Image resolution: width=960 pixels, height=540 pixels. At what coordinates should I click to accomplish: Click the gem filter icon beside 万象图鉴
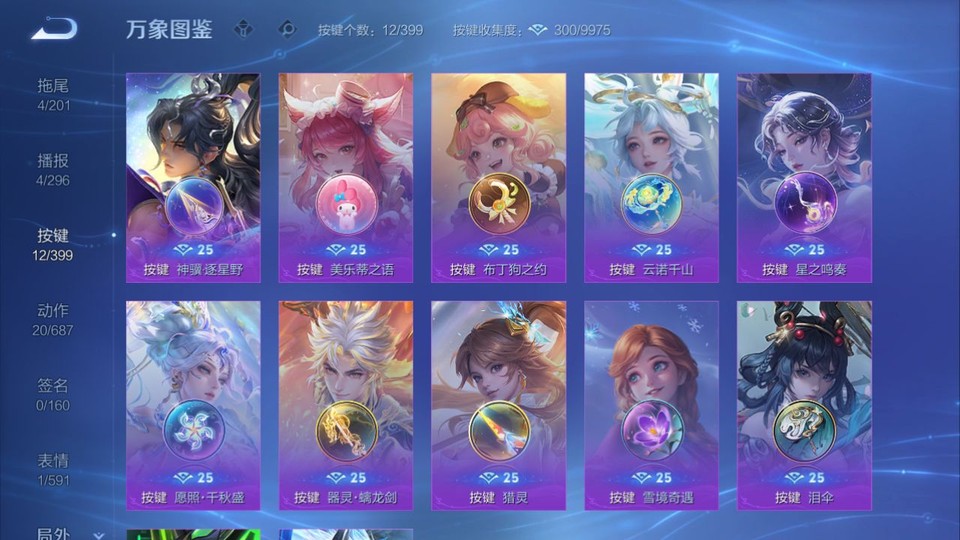(x=243, y=29)
